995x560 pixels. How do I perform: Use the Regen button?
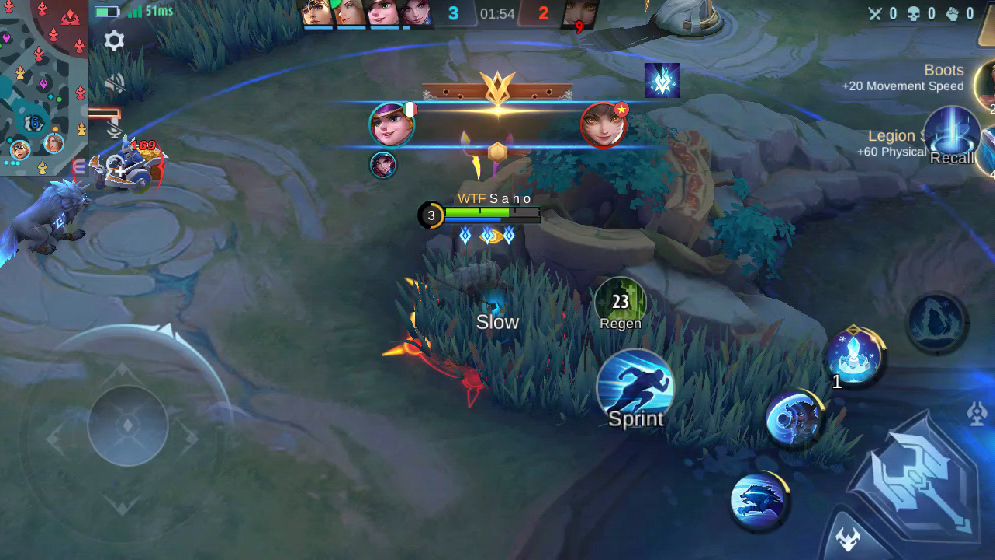pyautogui.click(x=620, y=301)
